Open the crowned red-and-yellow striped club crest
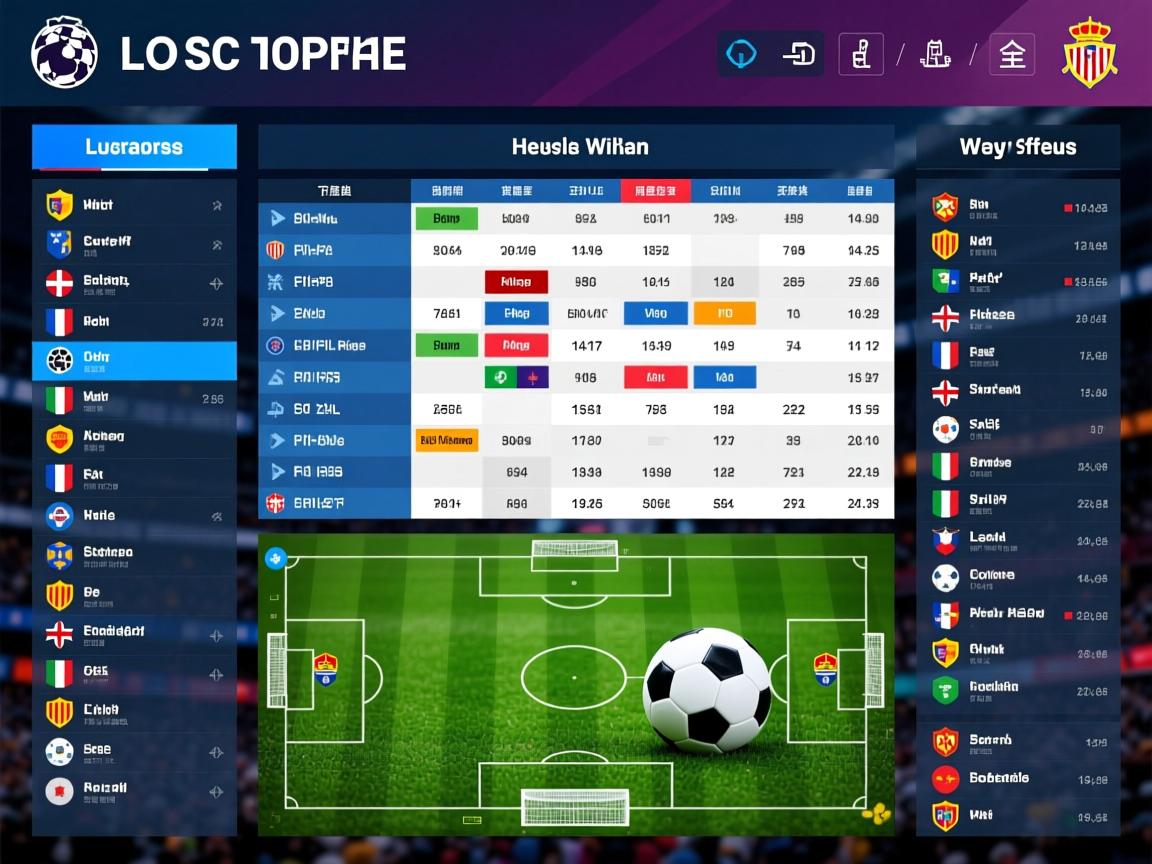Viewport: 1152px width, 864px height. pos(1089,54)
